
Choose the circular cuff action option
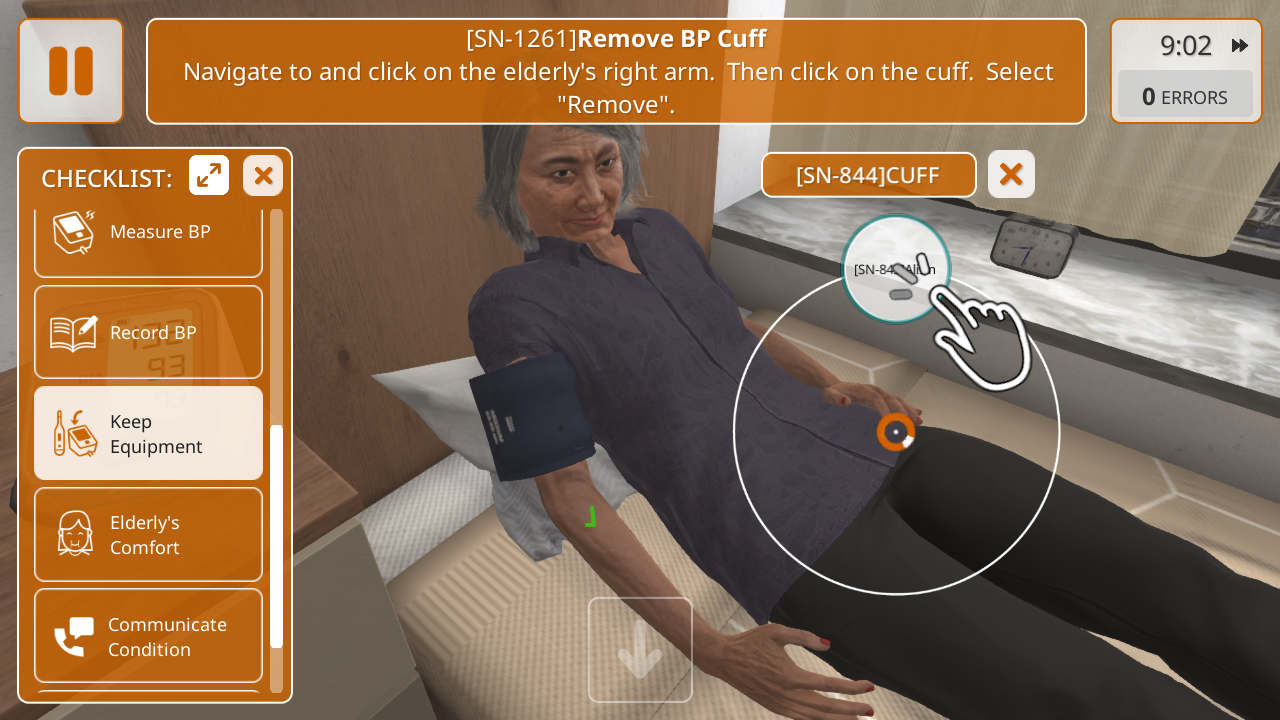895,269
